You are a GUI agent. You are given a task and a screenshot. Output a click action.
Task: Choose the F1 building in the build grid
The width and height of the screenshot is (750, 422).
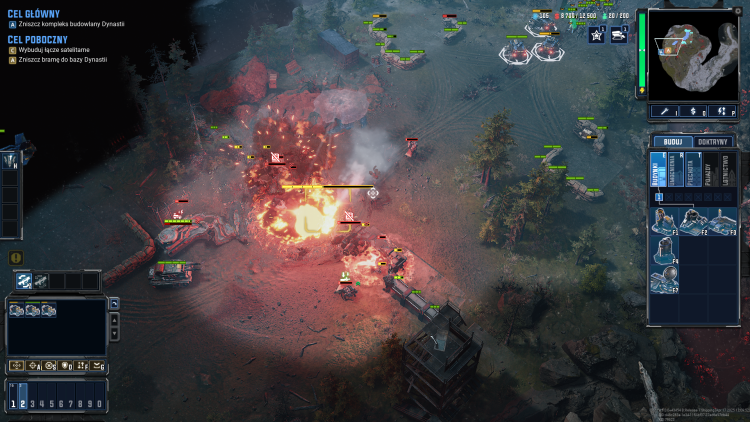pyautogui.click(x=664, y=220)
